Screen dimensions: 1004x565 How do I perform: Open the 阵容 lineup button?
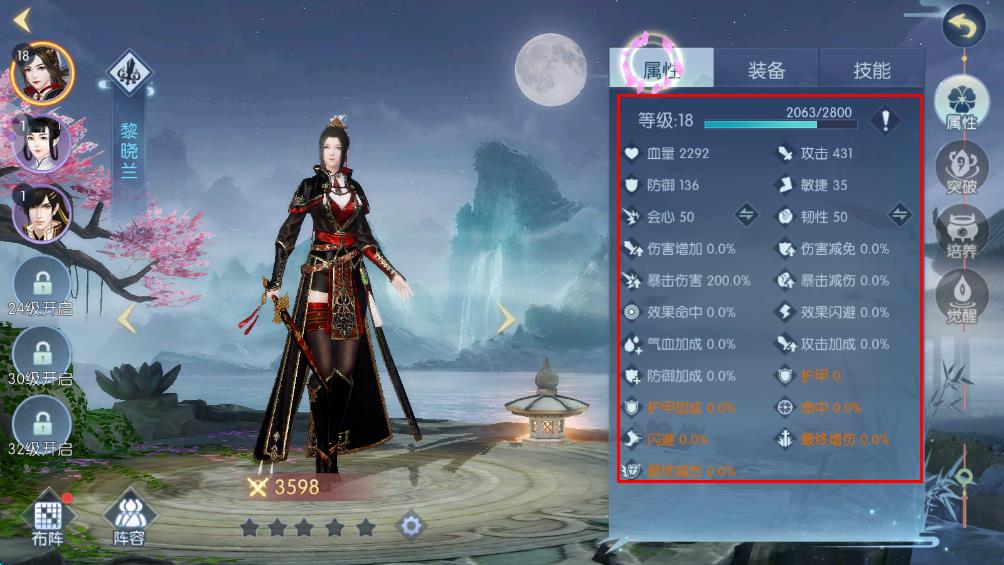tap(129, 519)
